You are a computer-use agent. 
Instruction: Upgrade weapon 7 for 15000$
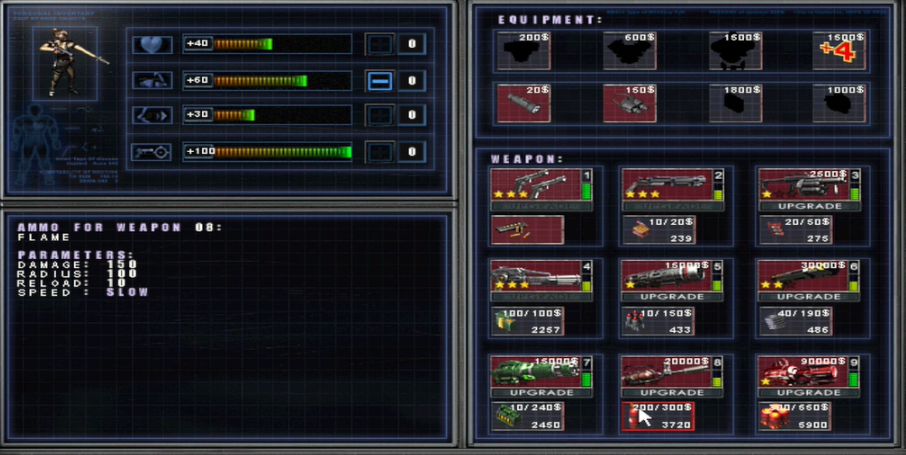[x=542, y=392]
